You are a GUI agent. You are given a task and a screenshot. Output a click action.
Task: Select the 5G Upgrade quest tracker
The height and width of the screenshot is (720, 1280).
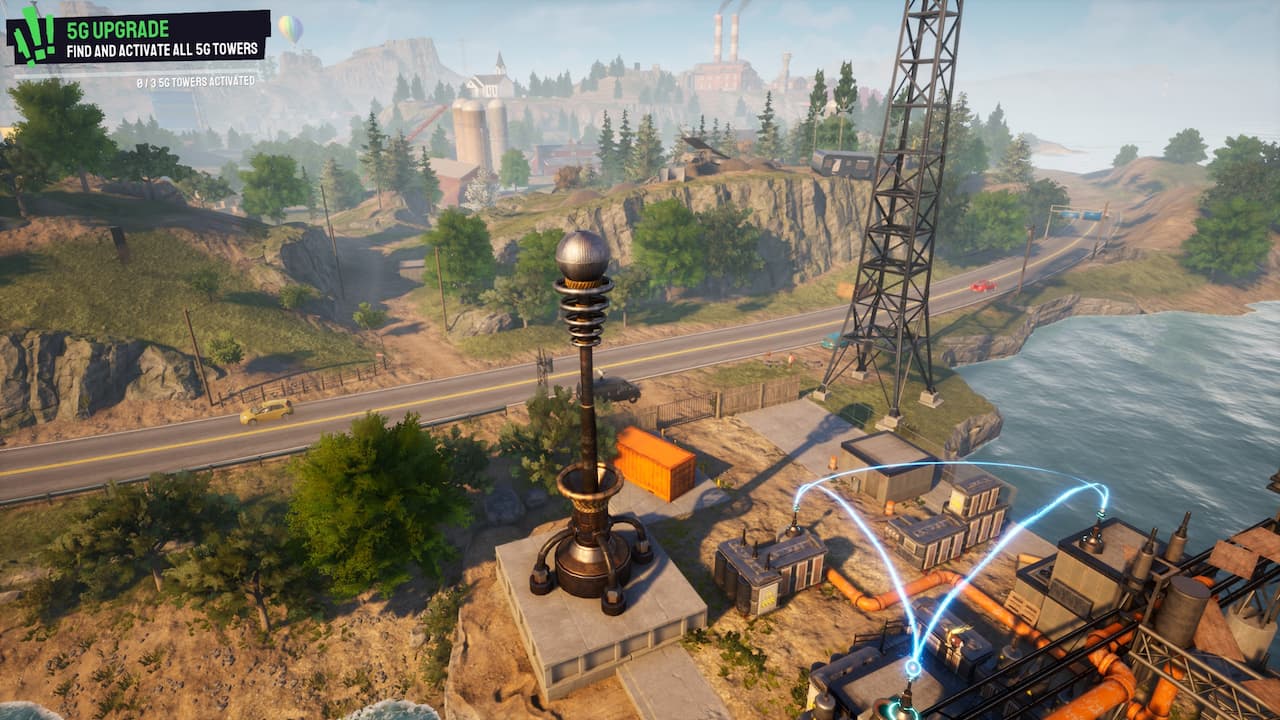point(166,38)
